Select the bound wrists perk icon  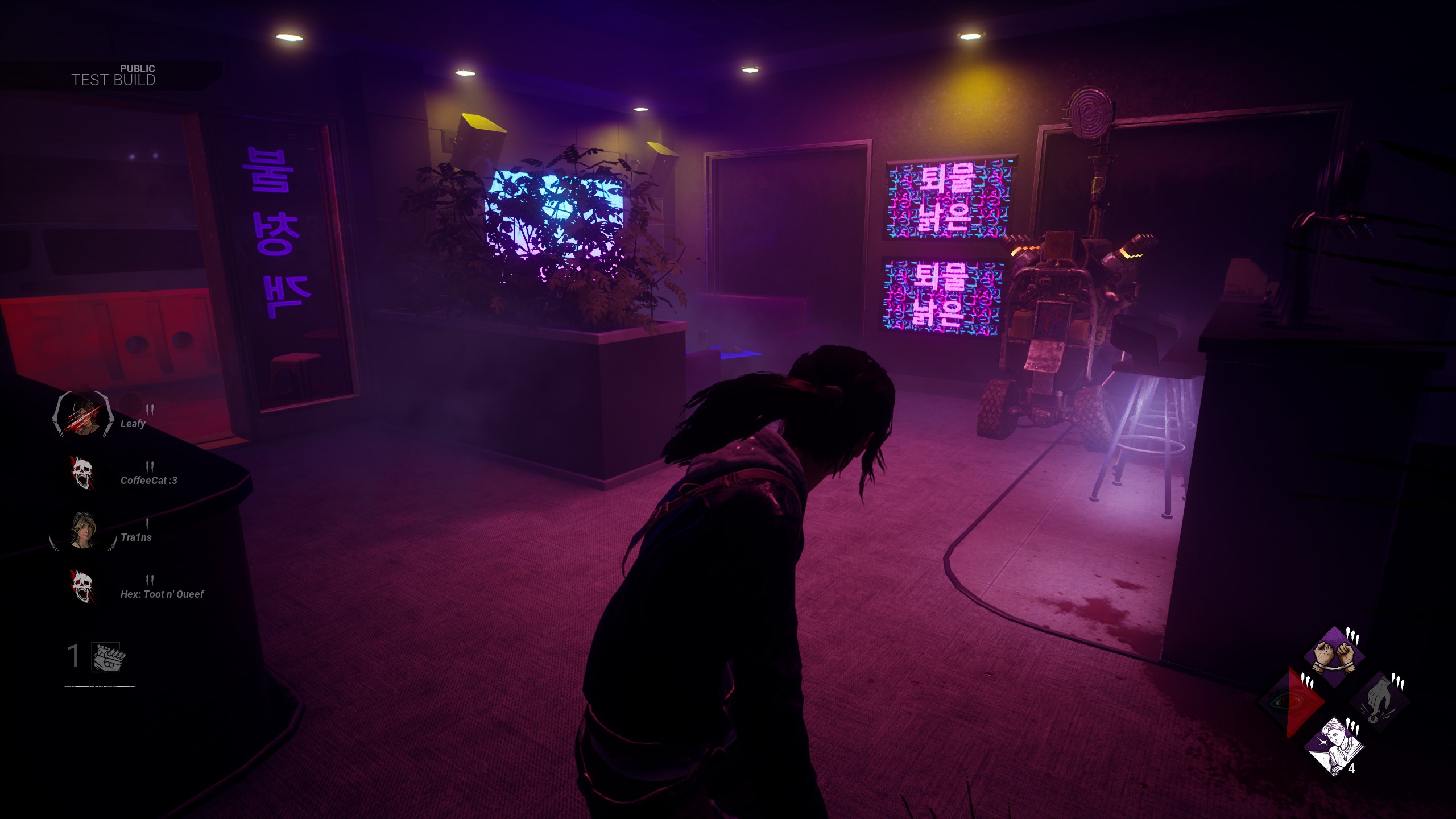pyautogui.click(x=1334, y=657)
